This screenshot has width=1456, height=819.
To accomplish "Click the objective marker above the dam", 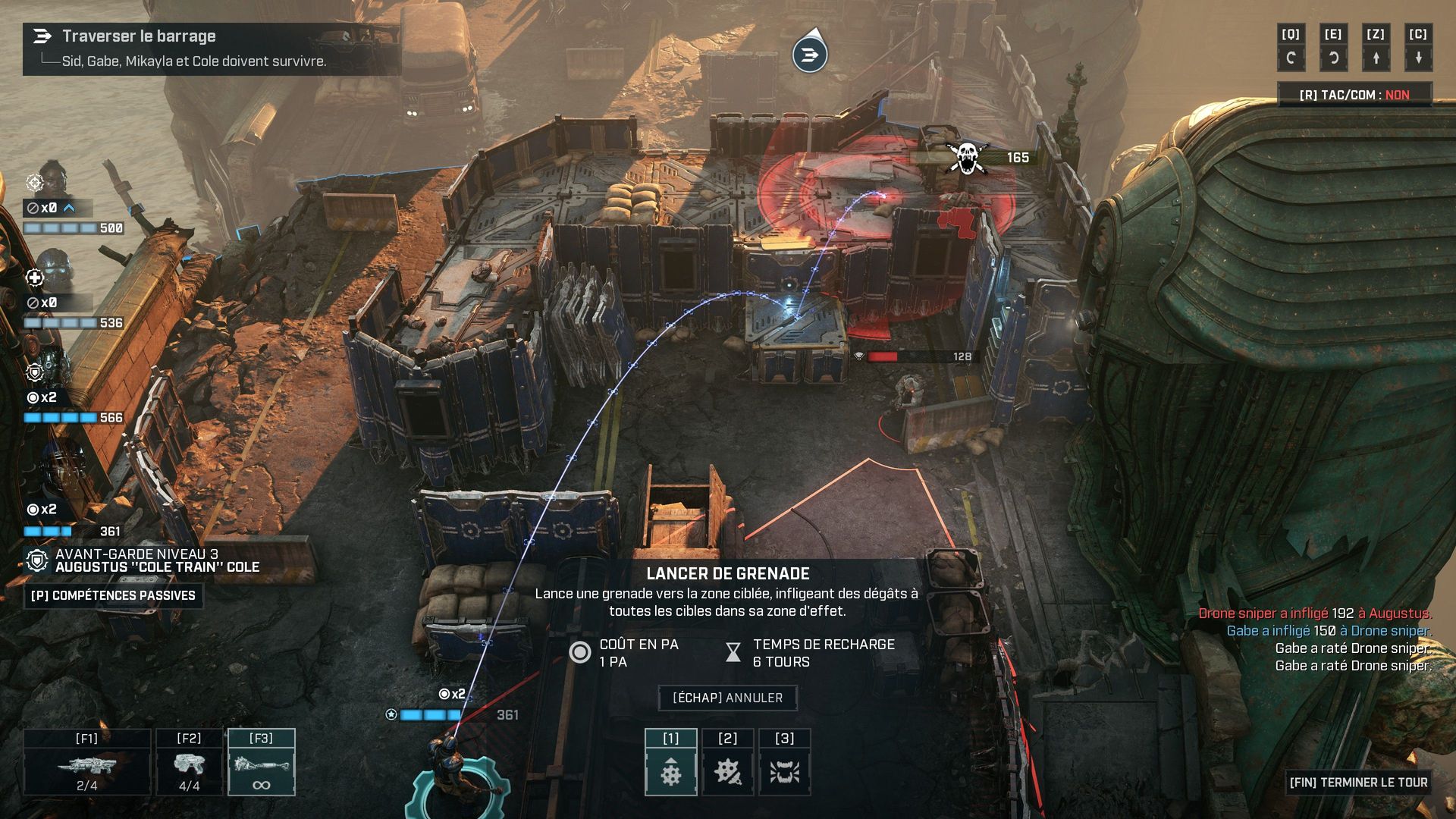I will pos(810,54).
